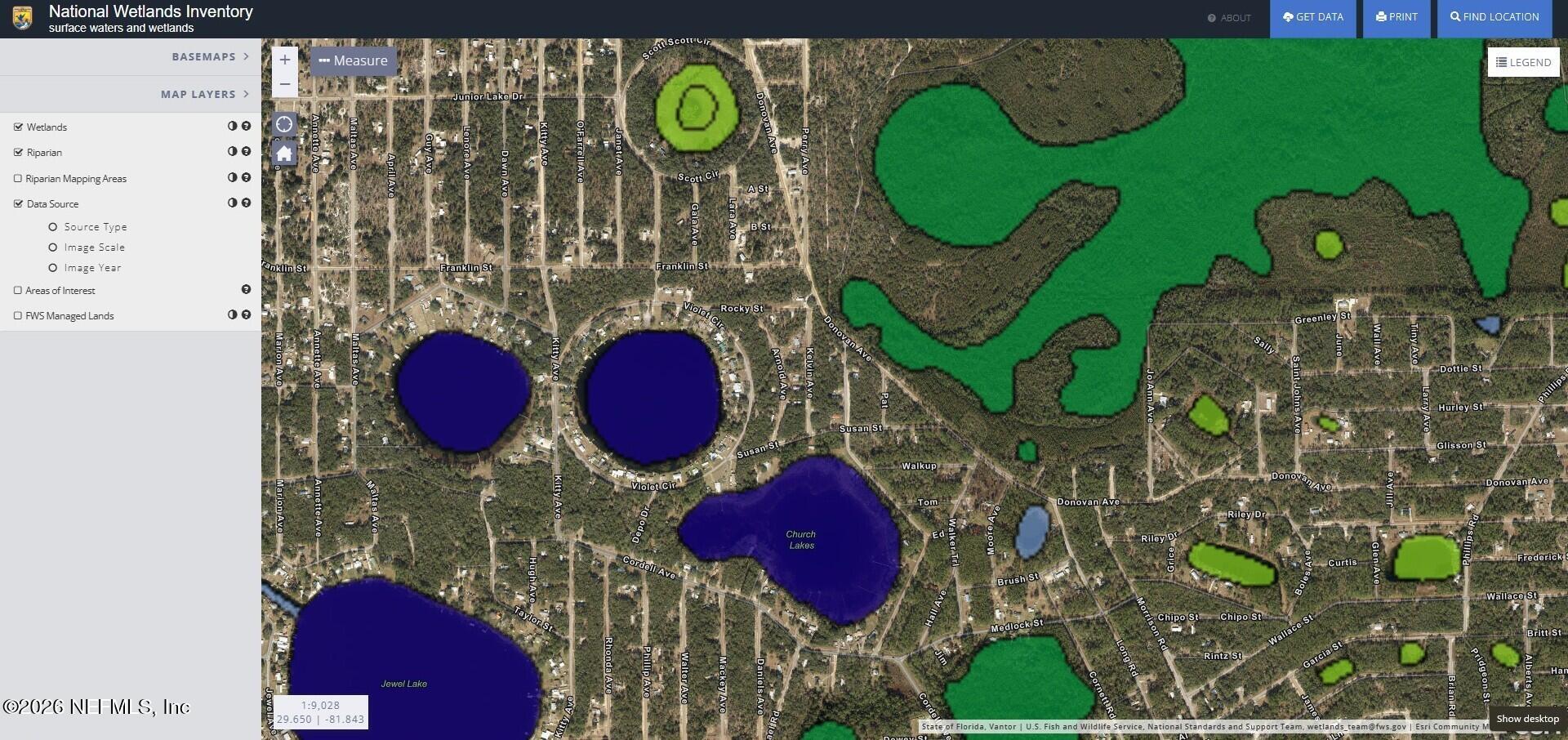Viewport: 1568px width, 740px height.
Task: Open the GET DATA menu
Action: (x=1312, y=16)
